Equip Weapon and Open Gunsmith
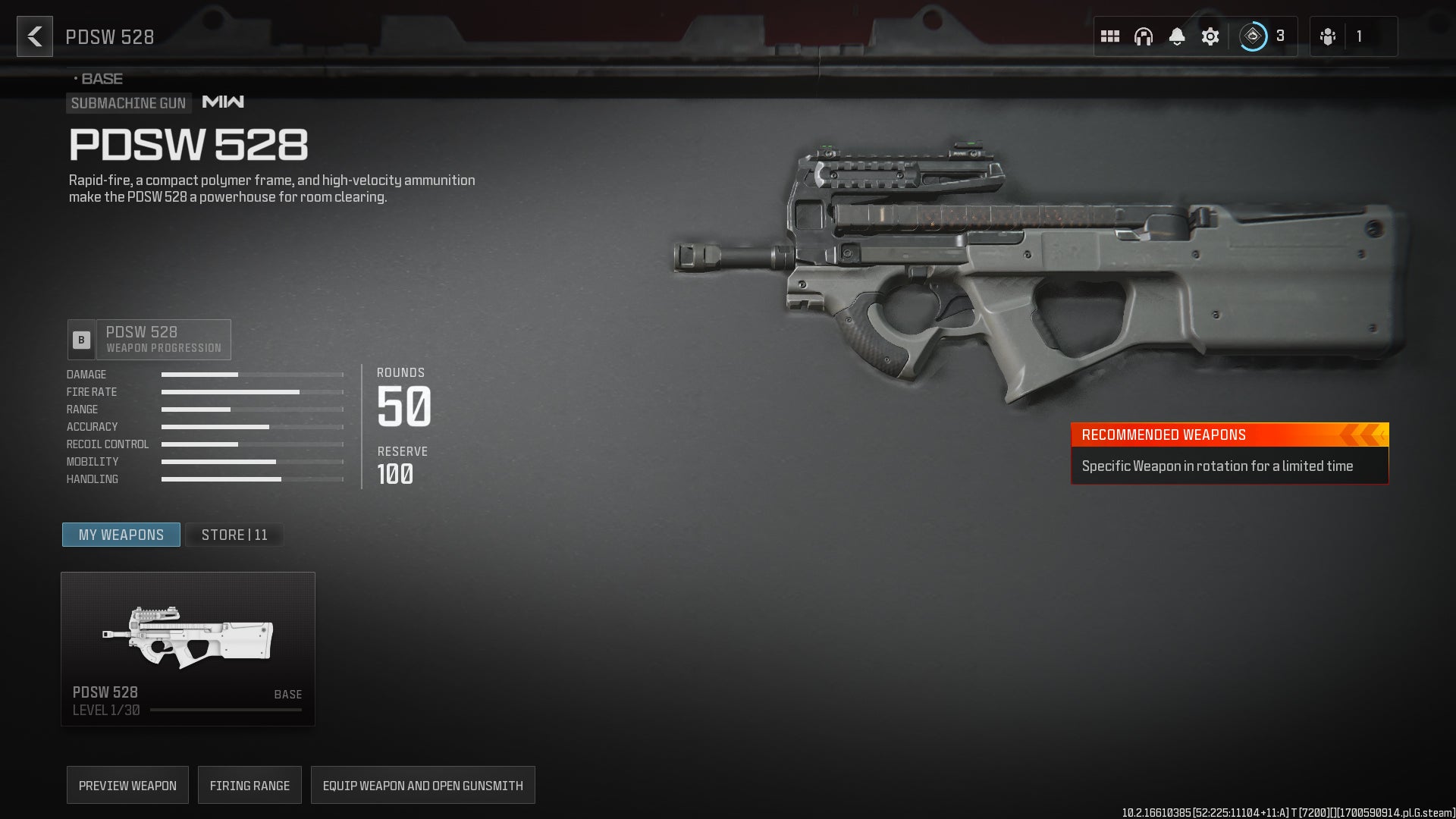The height and width of the screenshot is (819, 1456). [x=422, y=785]
